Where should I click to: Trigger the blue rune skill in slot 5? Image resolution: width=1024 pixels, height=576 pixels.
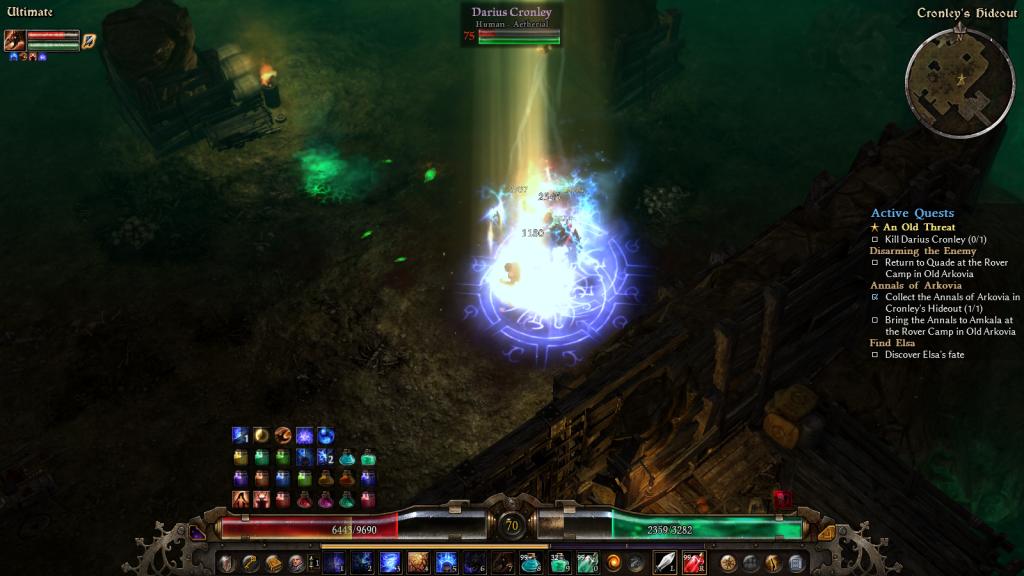446,563
